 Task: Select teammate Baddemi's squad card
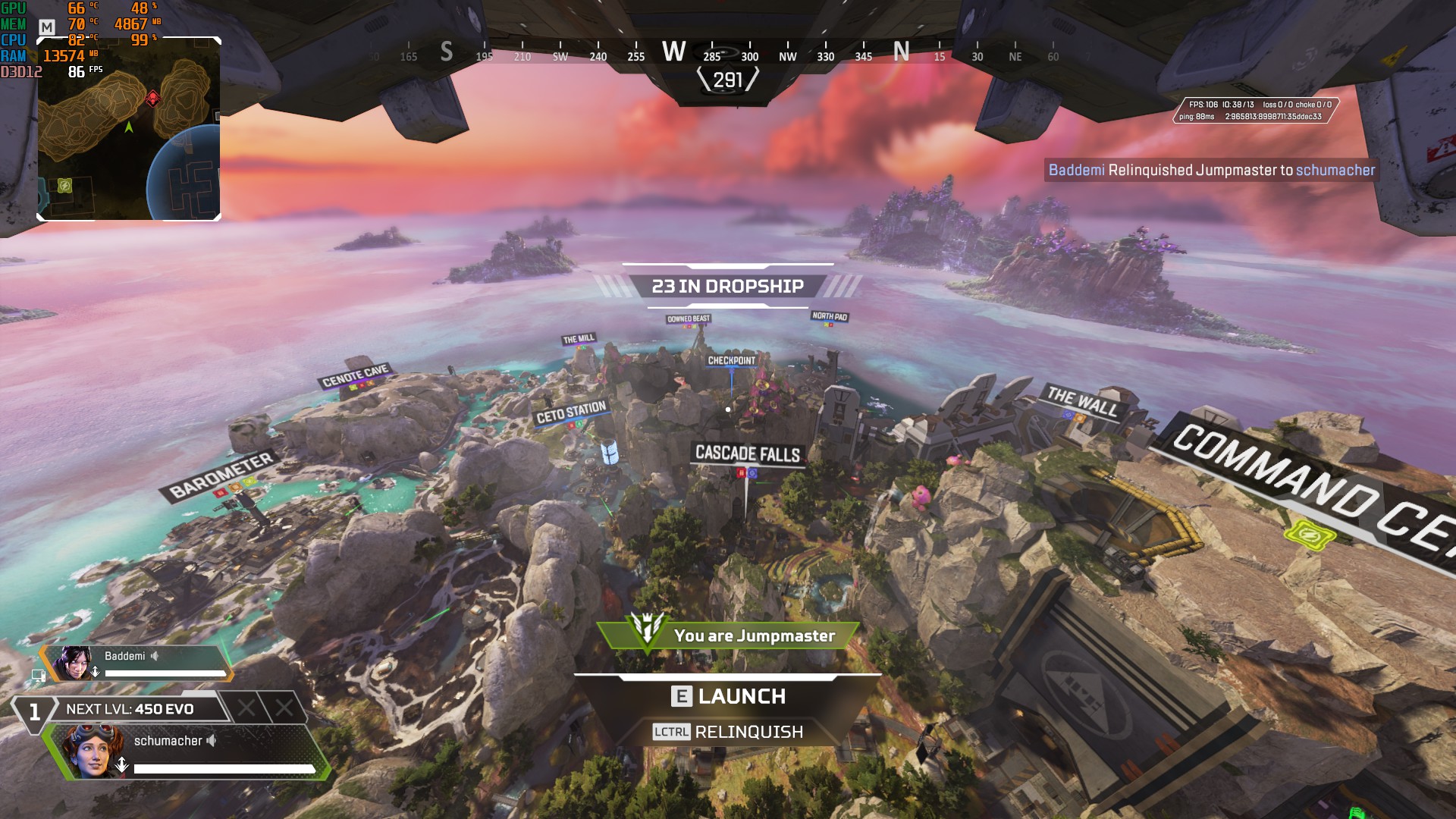tap(136, 664)
